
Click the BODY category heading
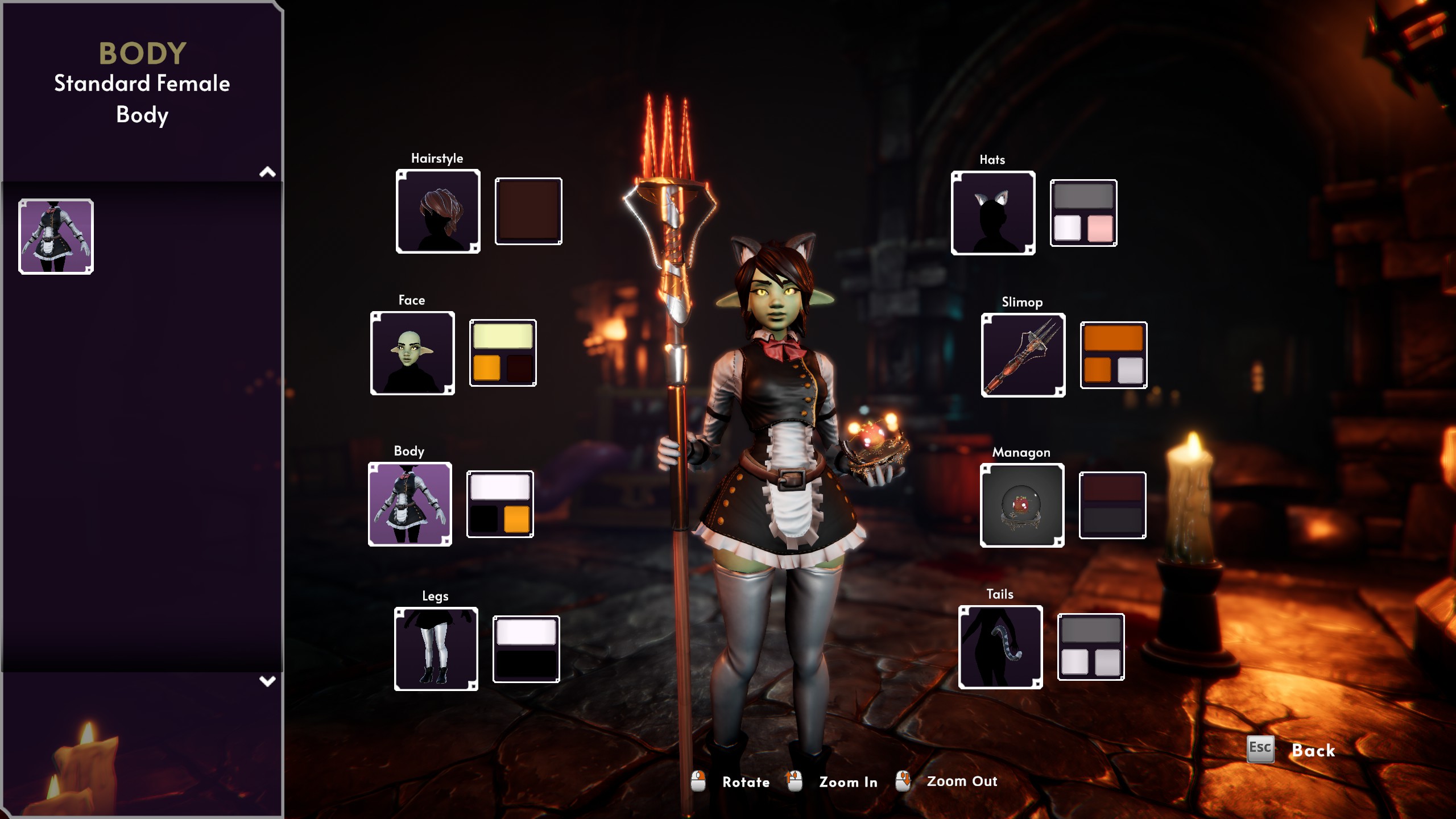pyautogui.click(x=142, y=54)
